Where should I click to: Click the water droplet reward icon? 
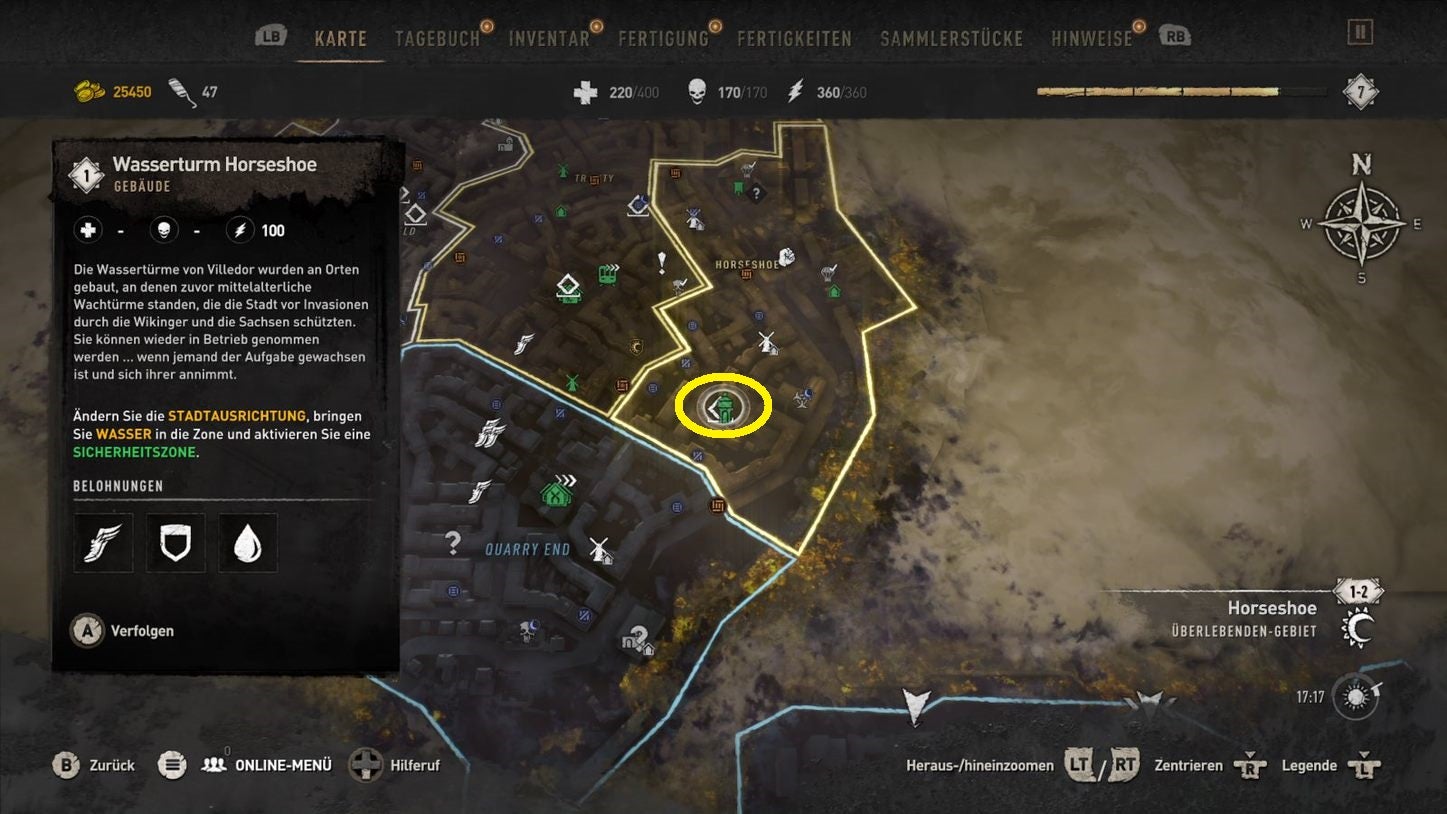pyautogui.click(x=247, y=543)
